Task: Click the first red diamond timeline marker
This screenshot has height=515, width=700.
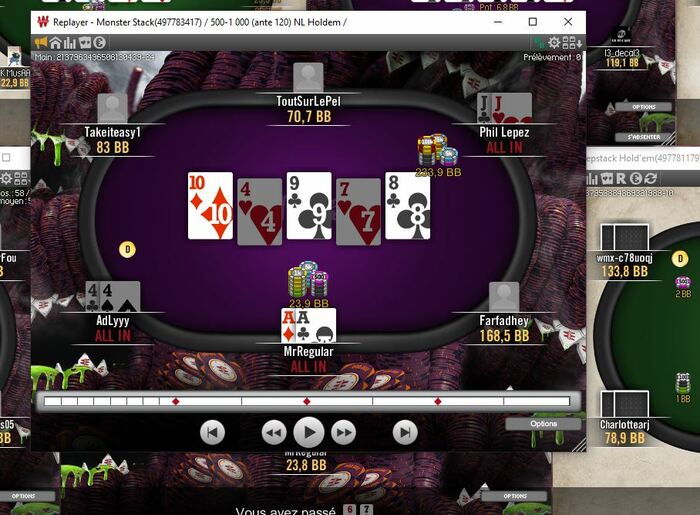Action: coord(176,401)
